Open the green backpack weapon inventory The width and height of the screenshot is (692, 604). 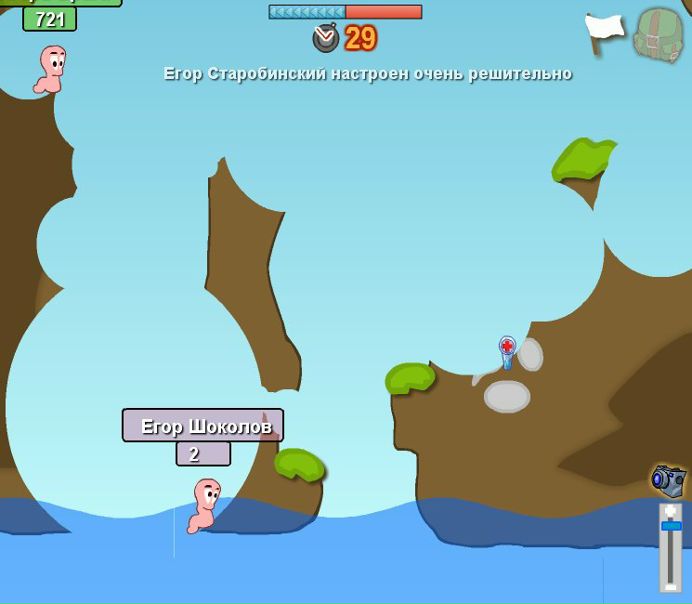[659, 35]
